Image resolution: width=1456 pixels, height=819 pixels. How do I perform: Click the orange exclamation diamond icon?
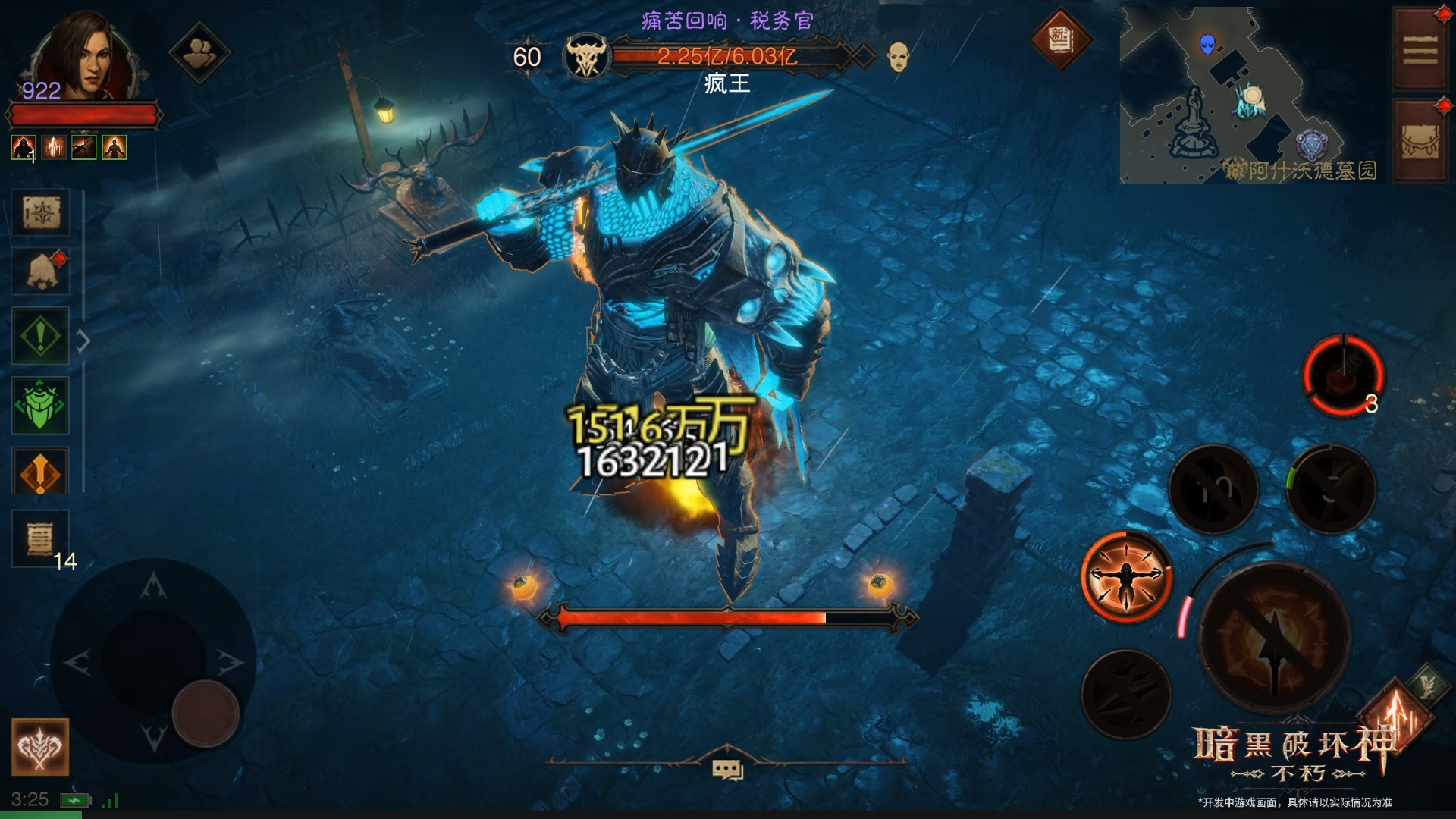click(40, 472)
